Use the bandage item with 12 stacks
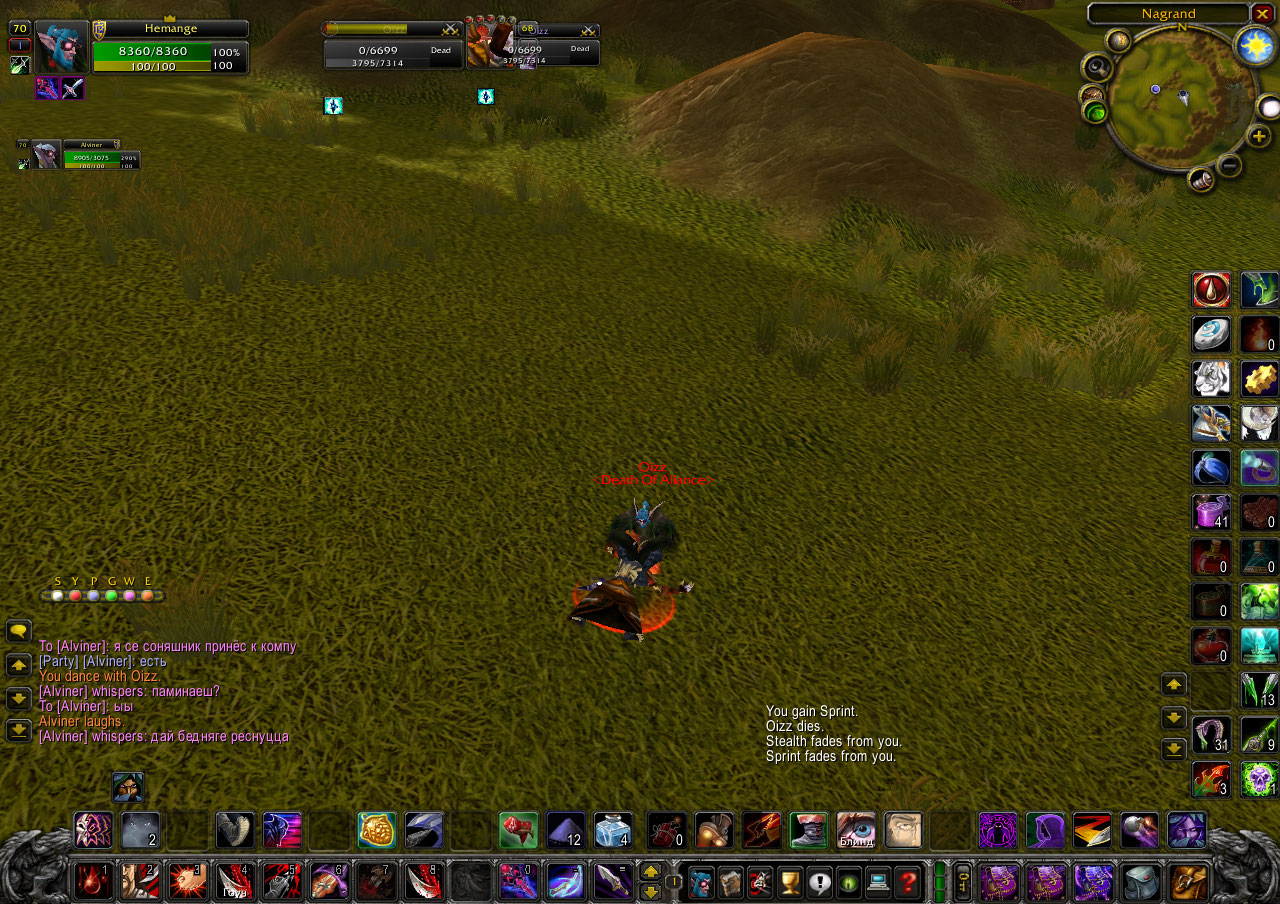The width and height of the screenshot is (1280, 904). point(566,830)
